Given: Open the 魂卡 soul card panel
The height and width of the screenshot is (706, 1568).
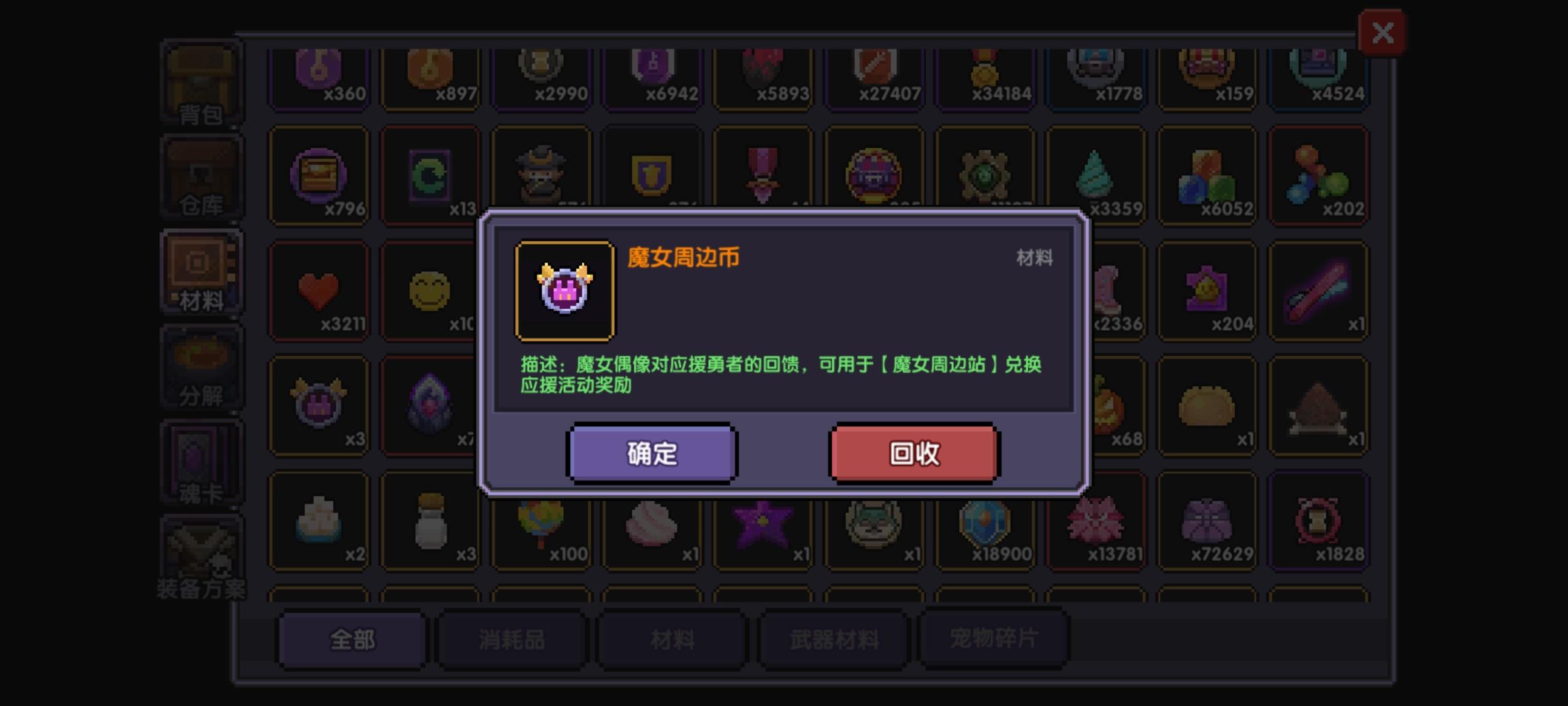Looking at the screenshot, I should 201,461.
